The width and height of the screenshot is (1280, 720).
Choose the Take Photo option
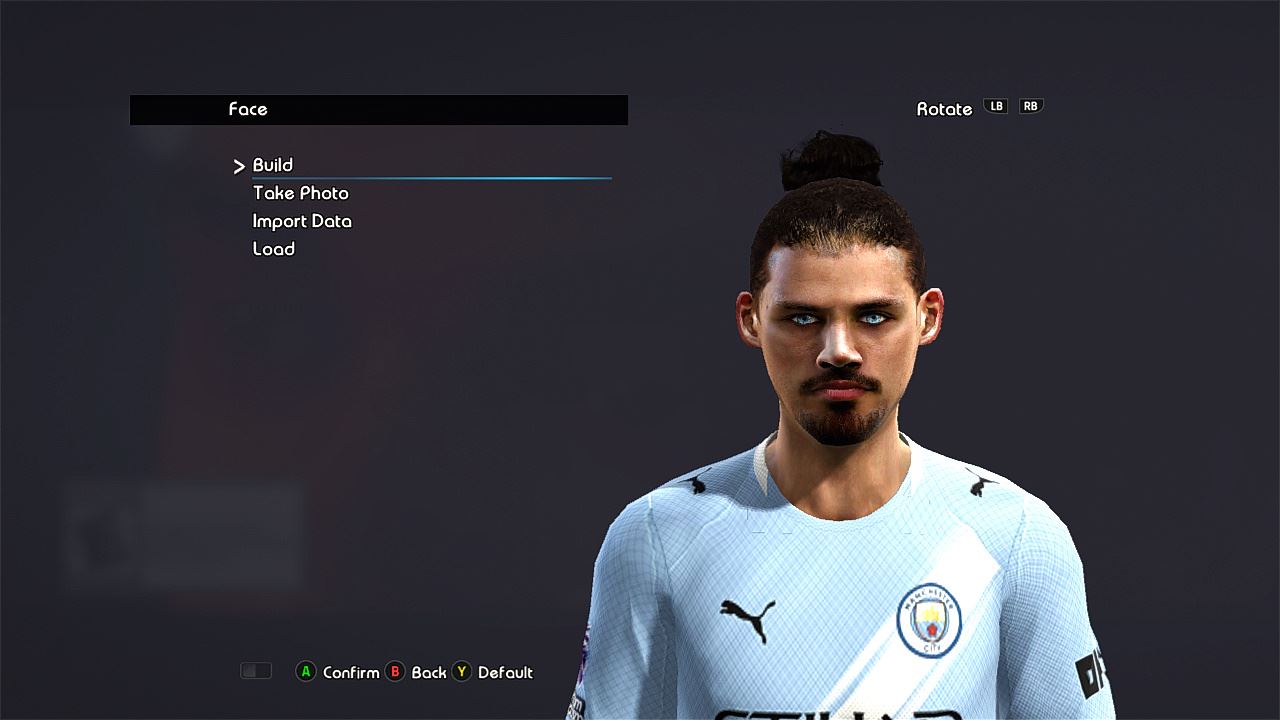pos(300,193)
